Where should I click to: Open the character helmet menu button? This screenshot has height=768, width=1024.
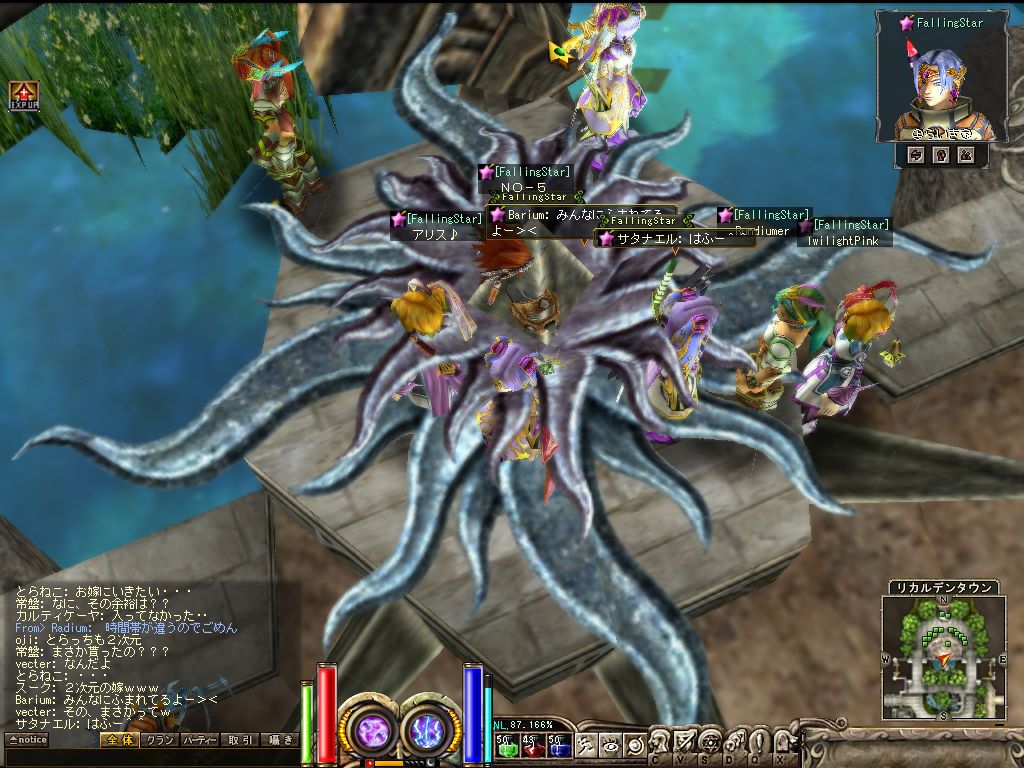coord(659,741)
